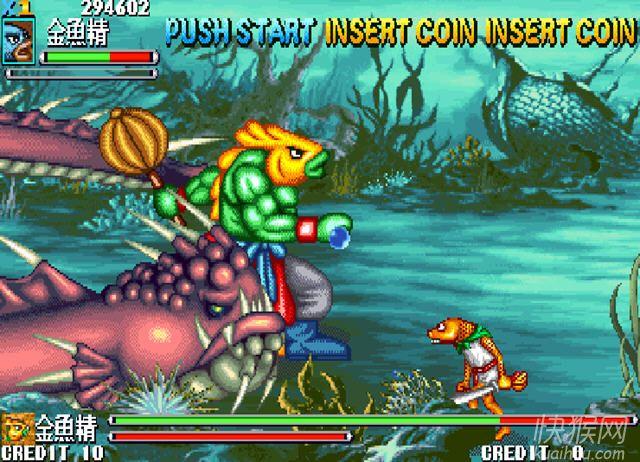The height and width of the screenshot is (462, 640).
Task: Select the PUSH START player two prompt
Action: click(x=242, y=31)
